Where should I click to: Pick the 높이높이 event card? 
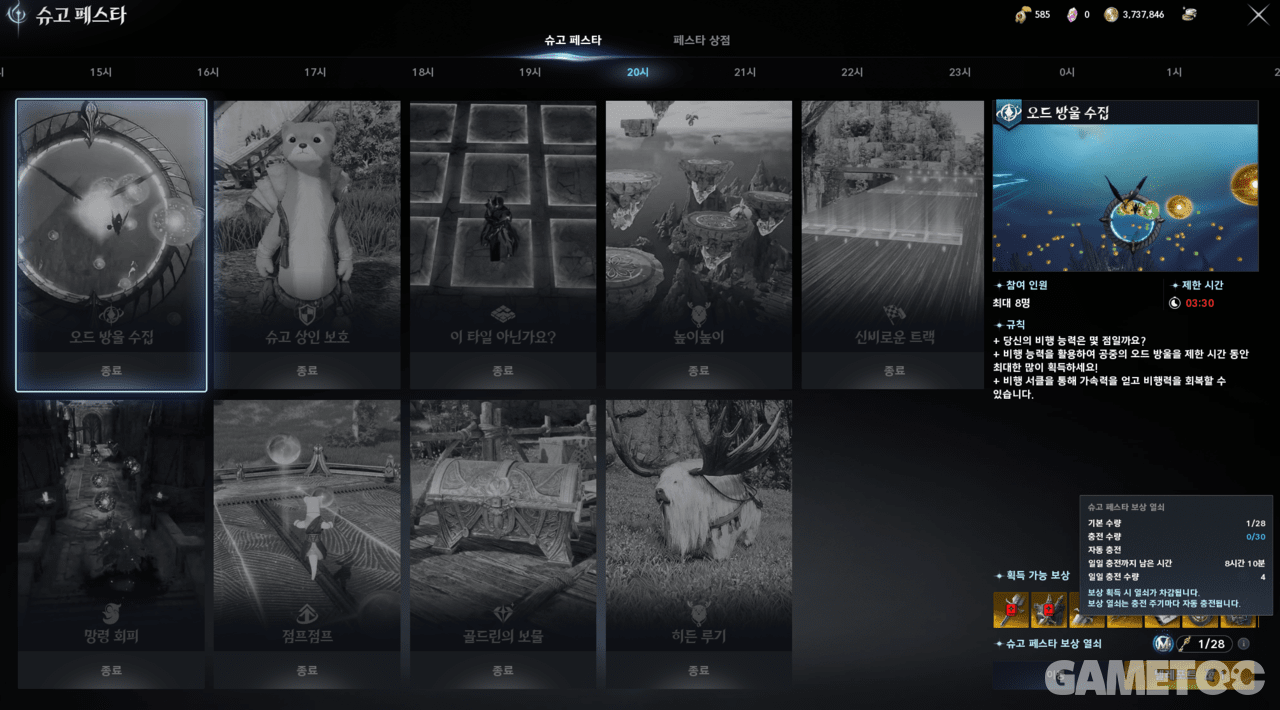coord(698,244)
